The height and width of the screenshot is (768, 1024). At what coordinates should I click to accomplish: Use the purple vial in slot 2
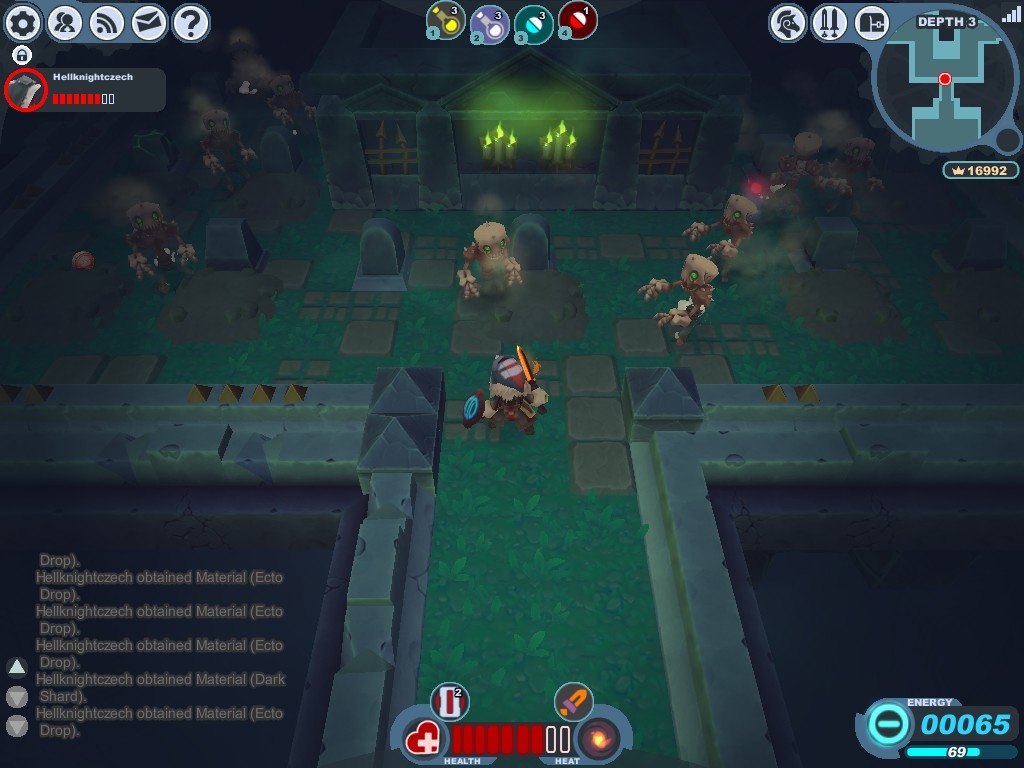[488, 22]
